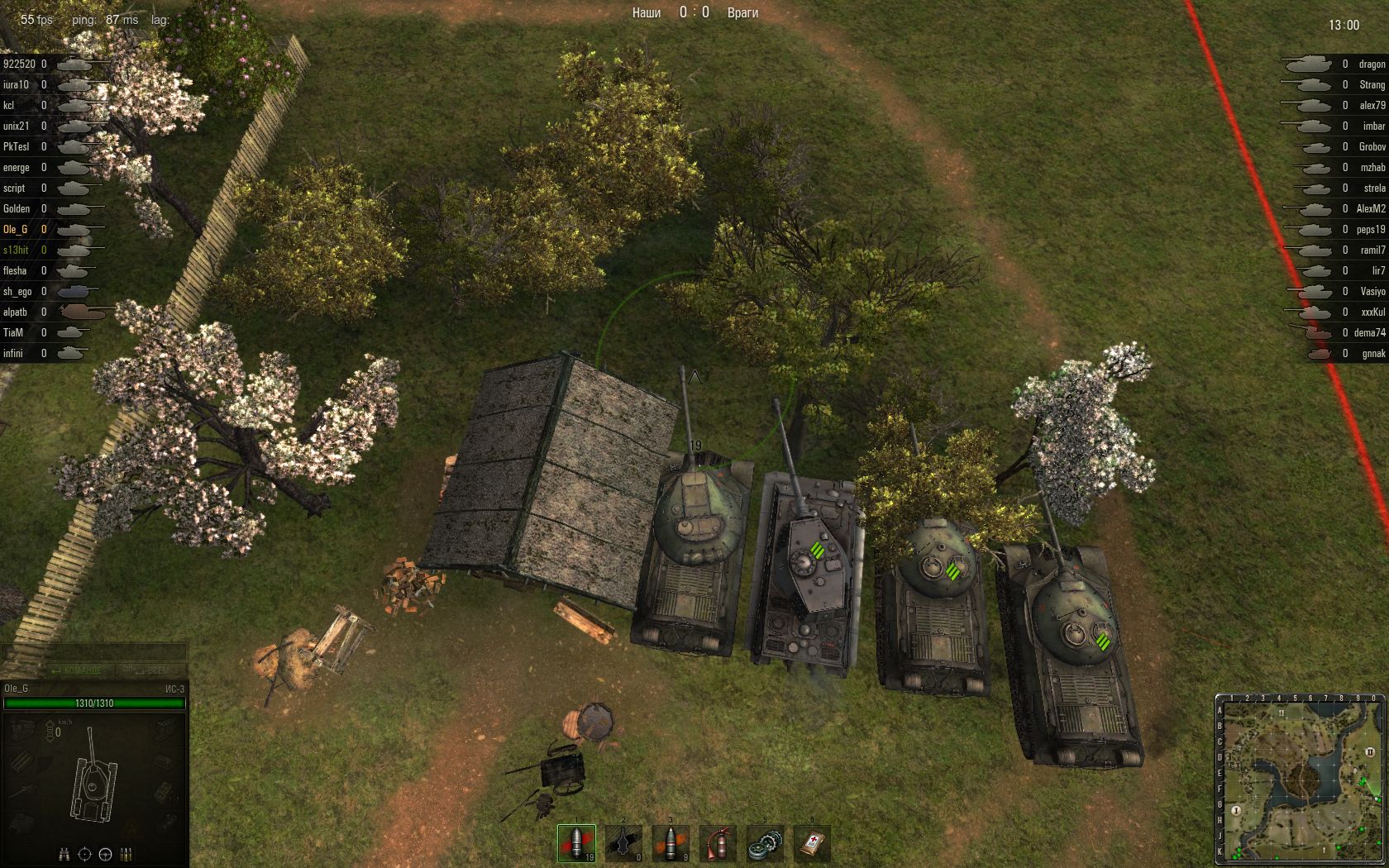
Task: Activate the repair kit consumable
Action: 764,843
